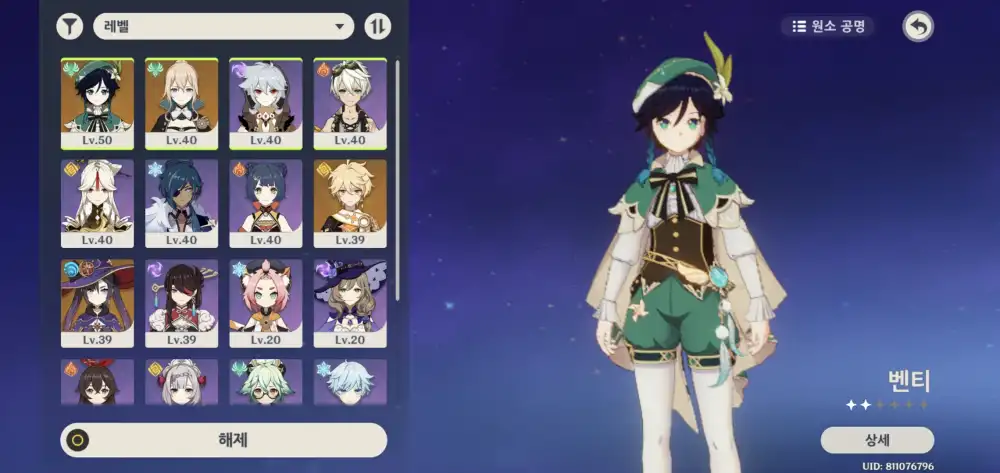Open the character filter funnel icon
The width and height of the screenshot is (1000, 473).
[69, 27]
